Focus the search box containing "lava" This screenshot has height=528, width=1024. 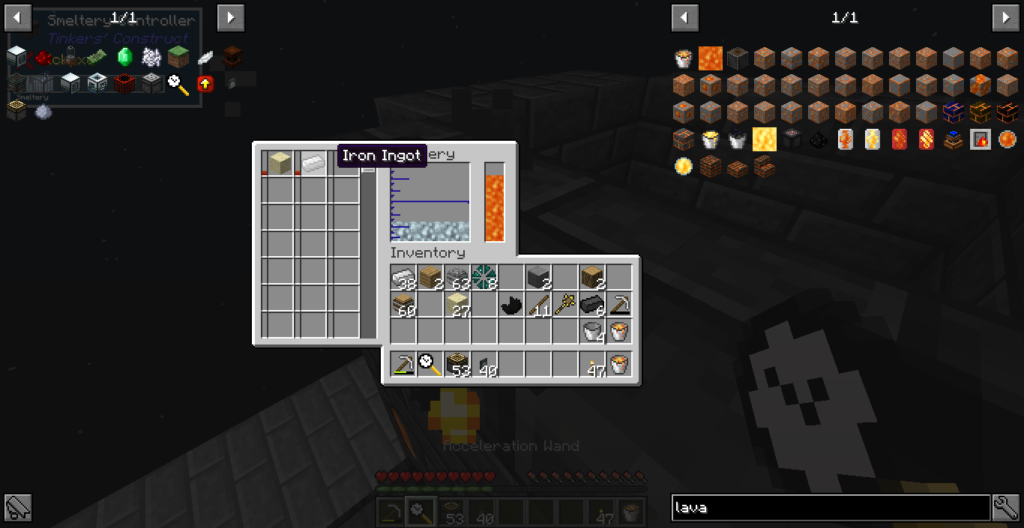pyautogui.click(x=830, y=507)
